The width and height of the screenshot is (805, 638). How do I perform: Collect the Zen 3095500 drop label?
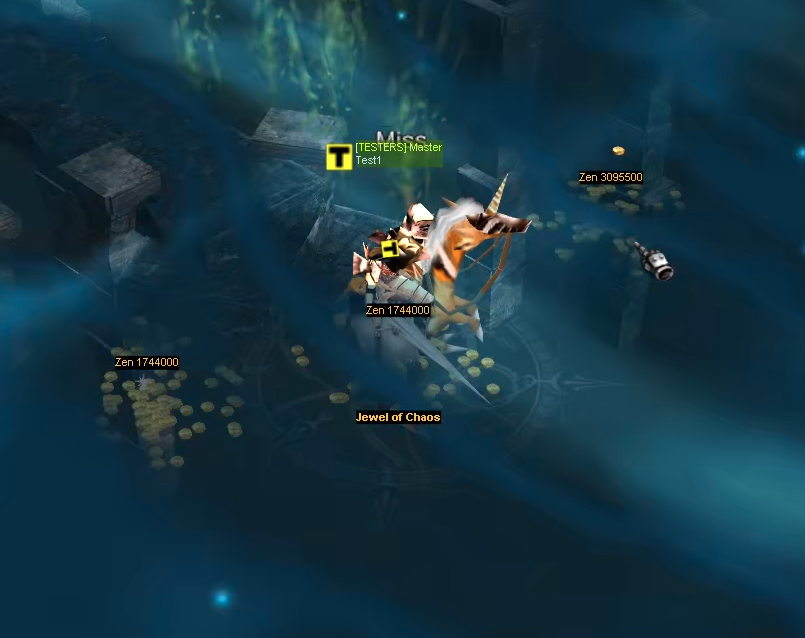click(x=610, y=178)
